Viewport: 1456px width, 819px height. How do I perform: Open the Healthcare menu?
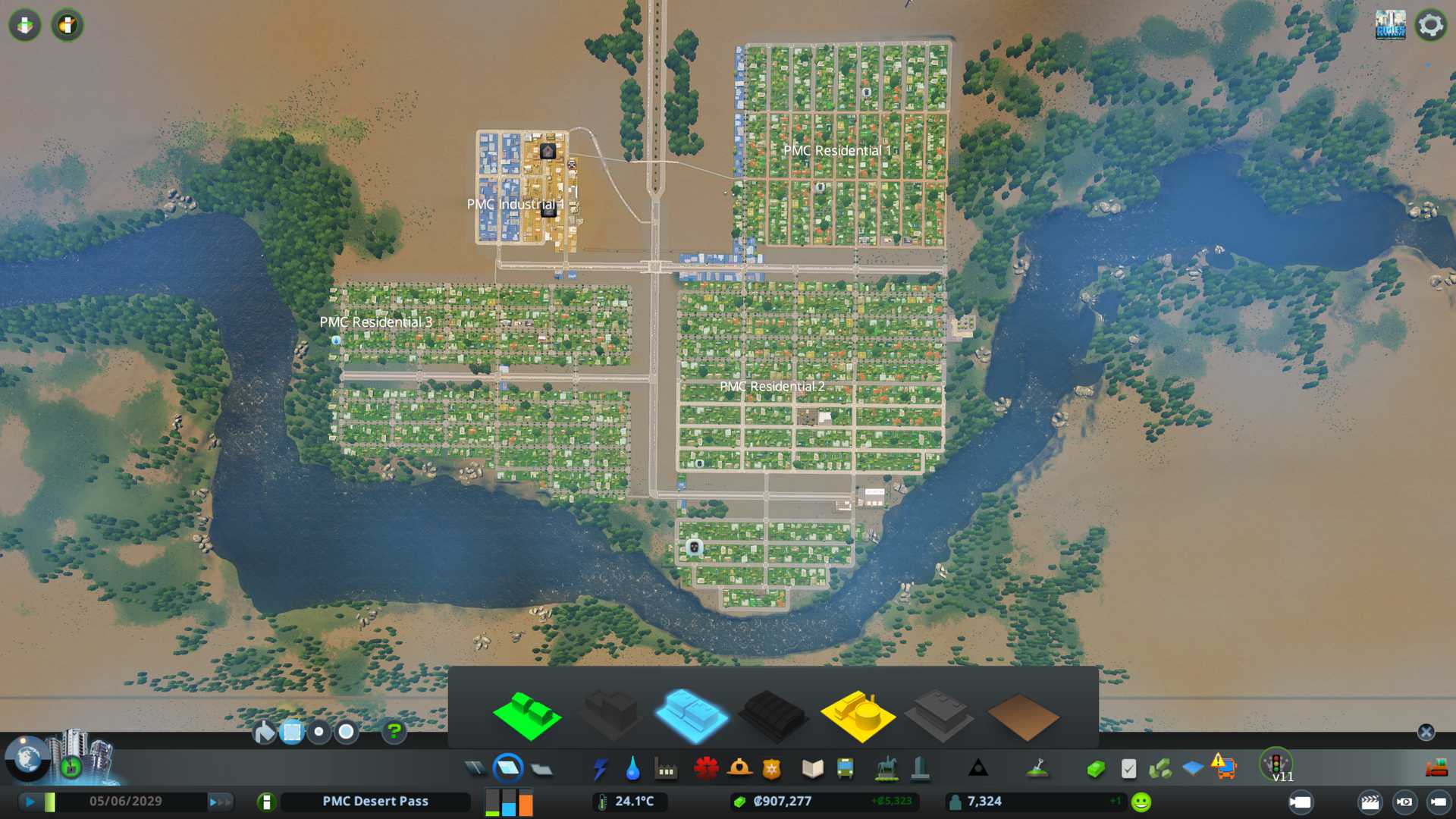(706, 769)
